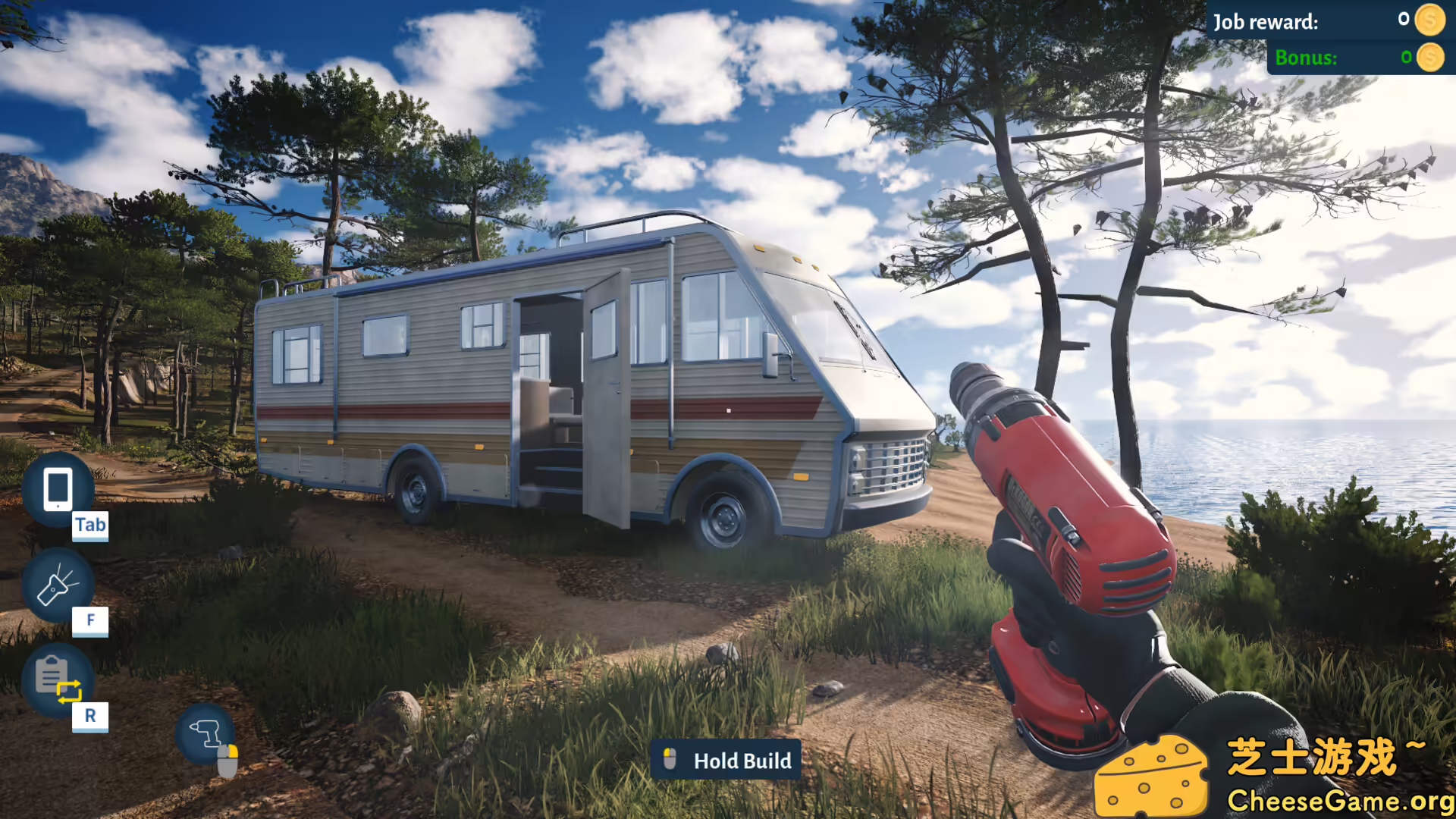This screenshot has height=819, width=1456.
Task: Select the Bonus header tab
Action: click(1307, 56)
